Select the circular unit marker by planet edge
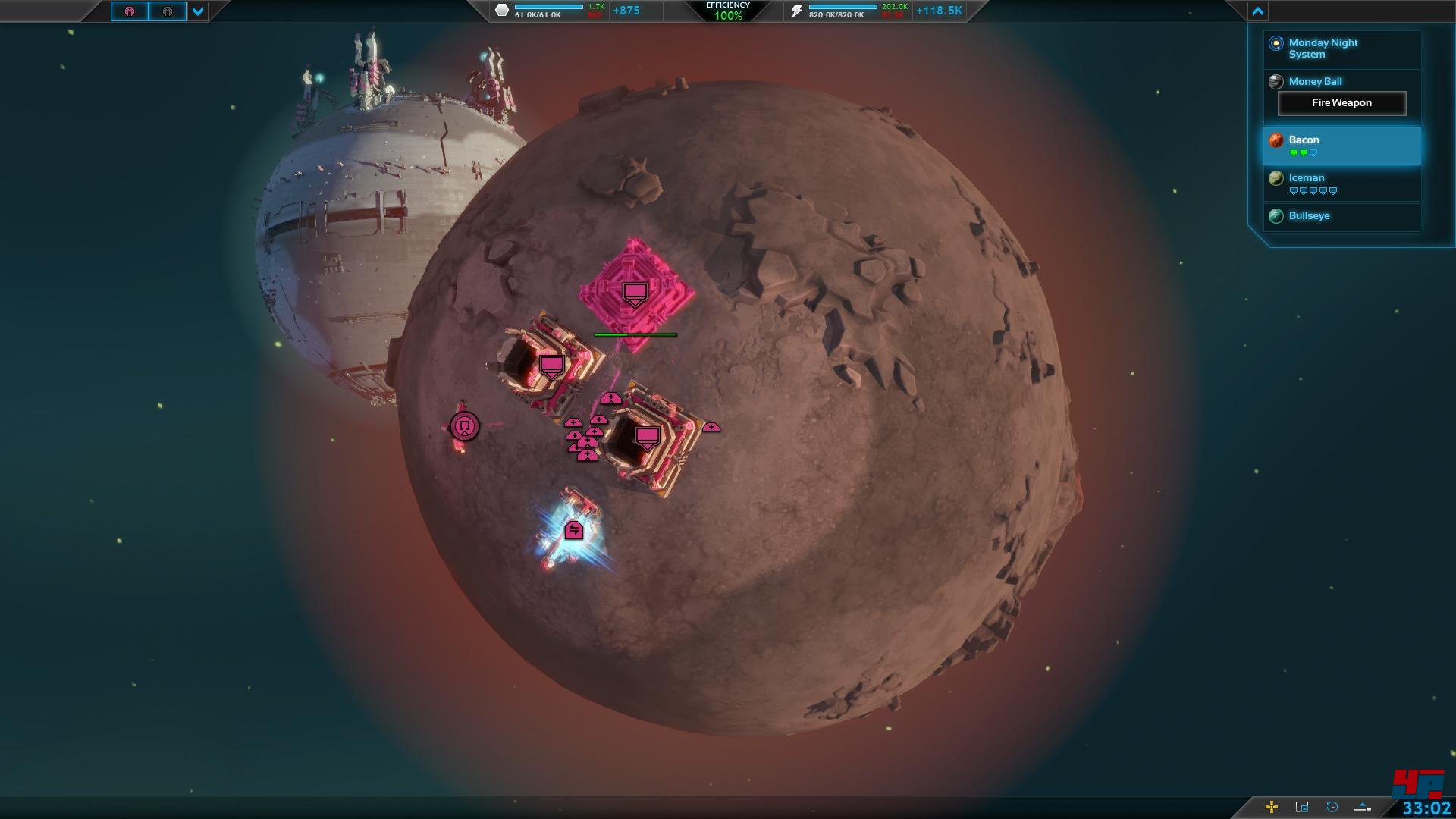 pyautogui.click(x=465, y=426)
